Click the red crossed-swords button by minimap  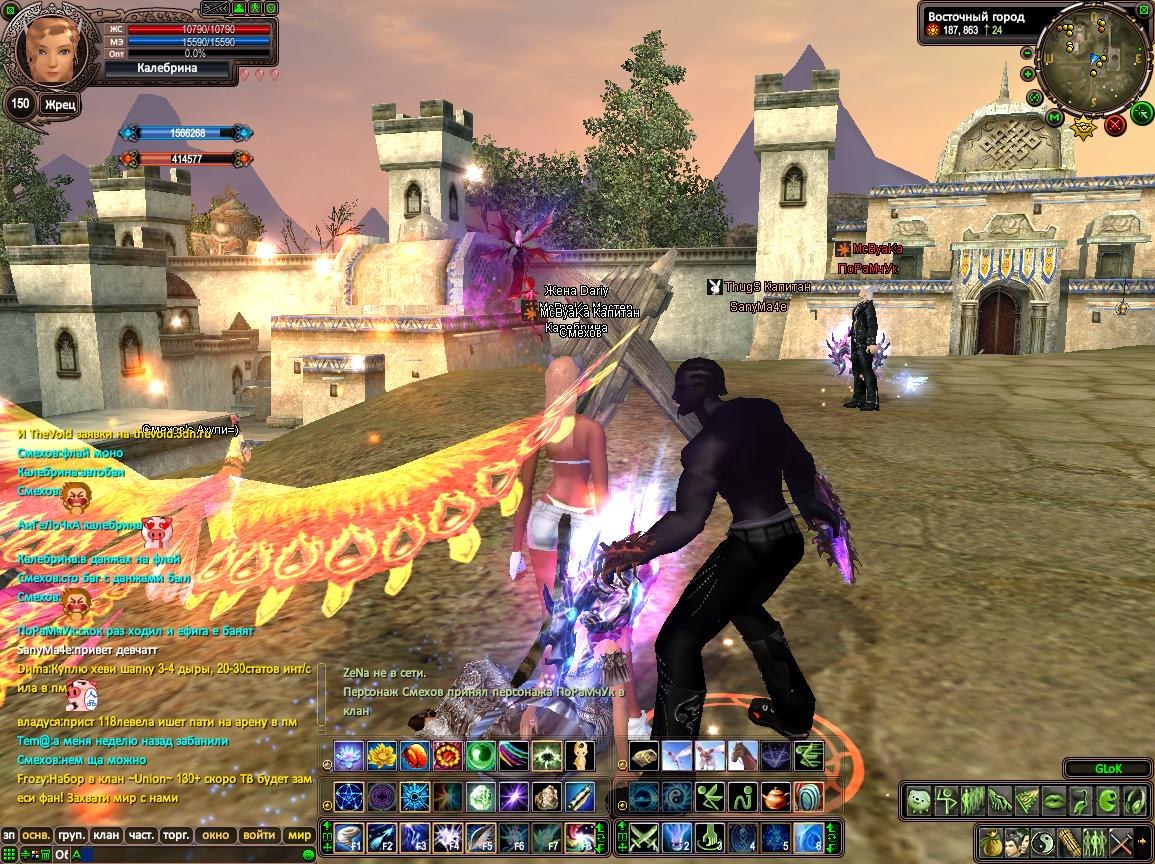click(1114, 125)
